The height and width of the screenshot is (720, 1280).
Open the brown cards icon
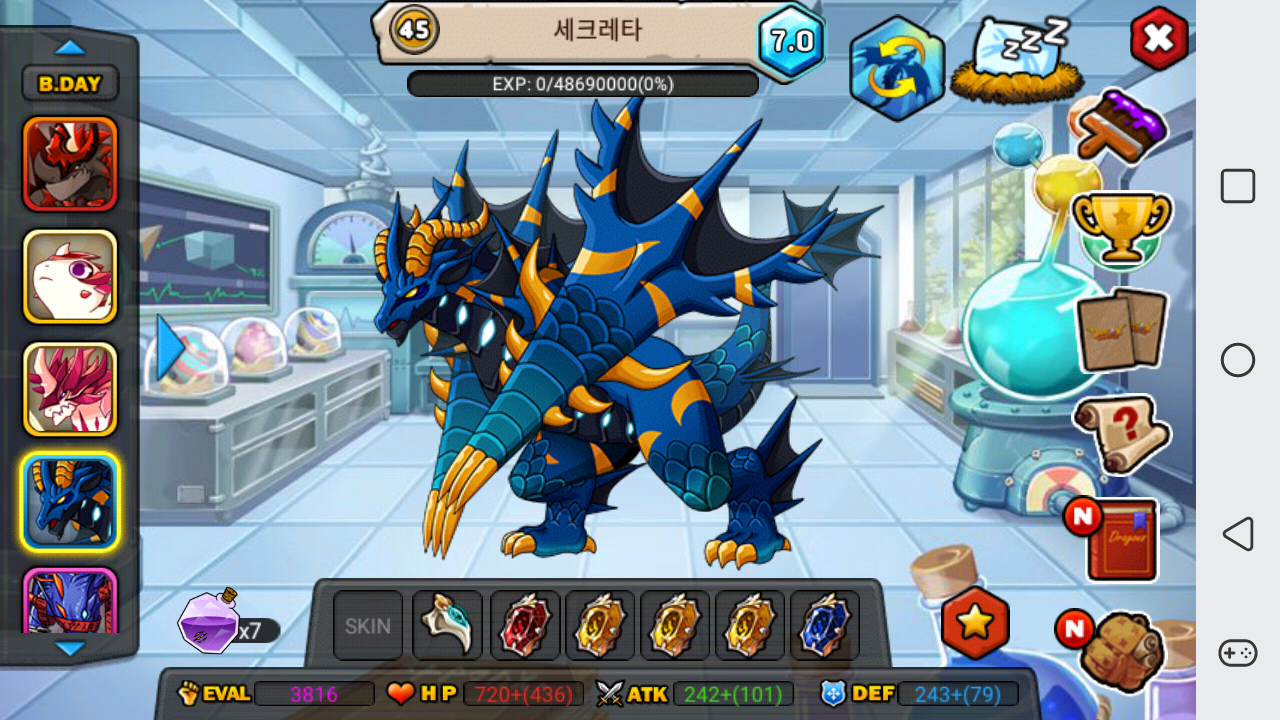click(1121, 330)
